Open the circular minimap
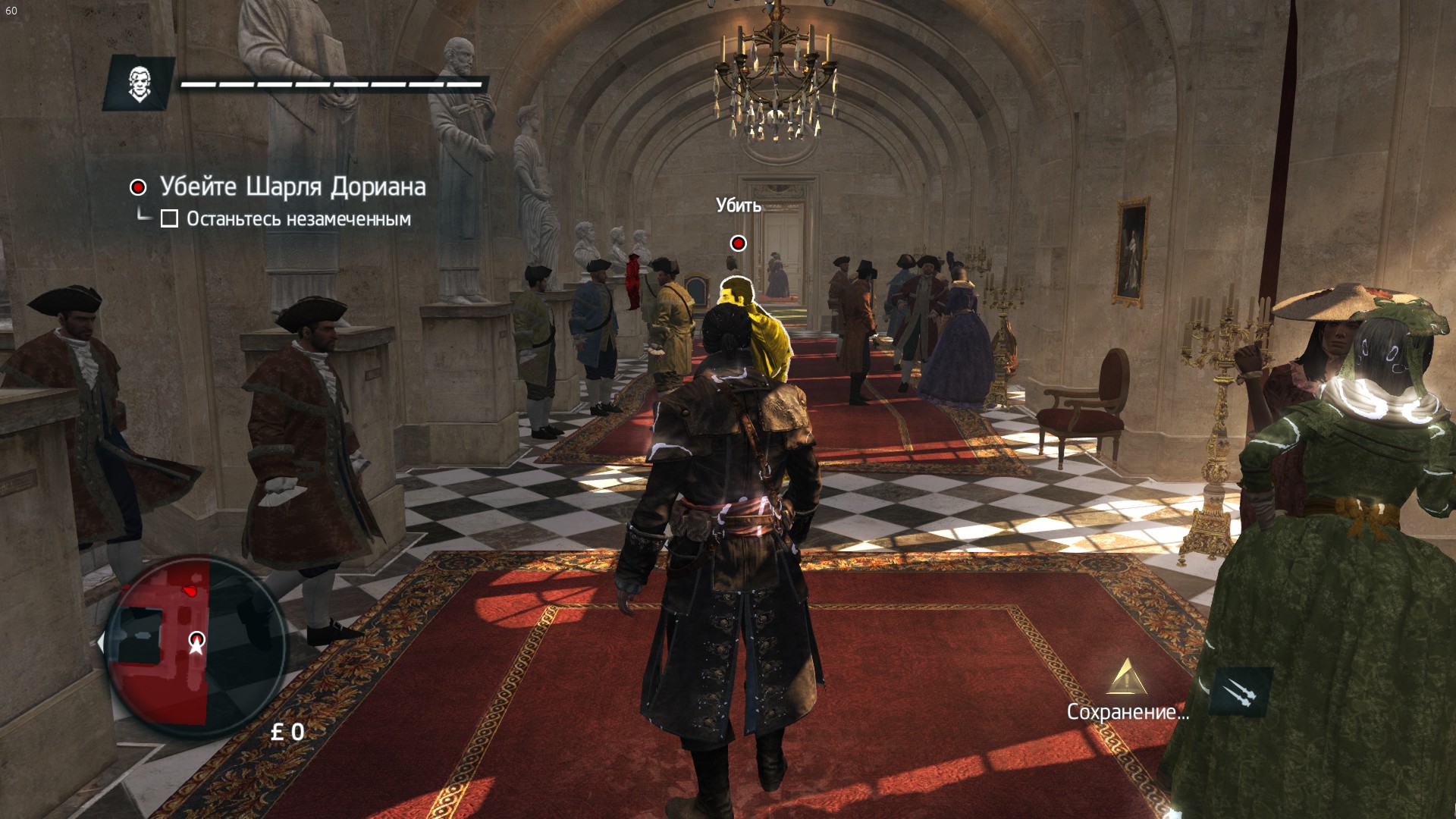 click(x=195, y=645)
